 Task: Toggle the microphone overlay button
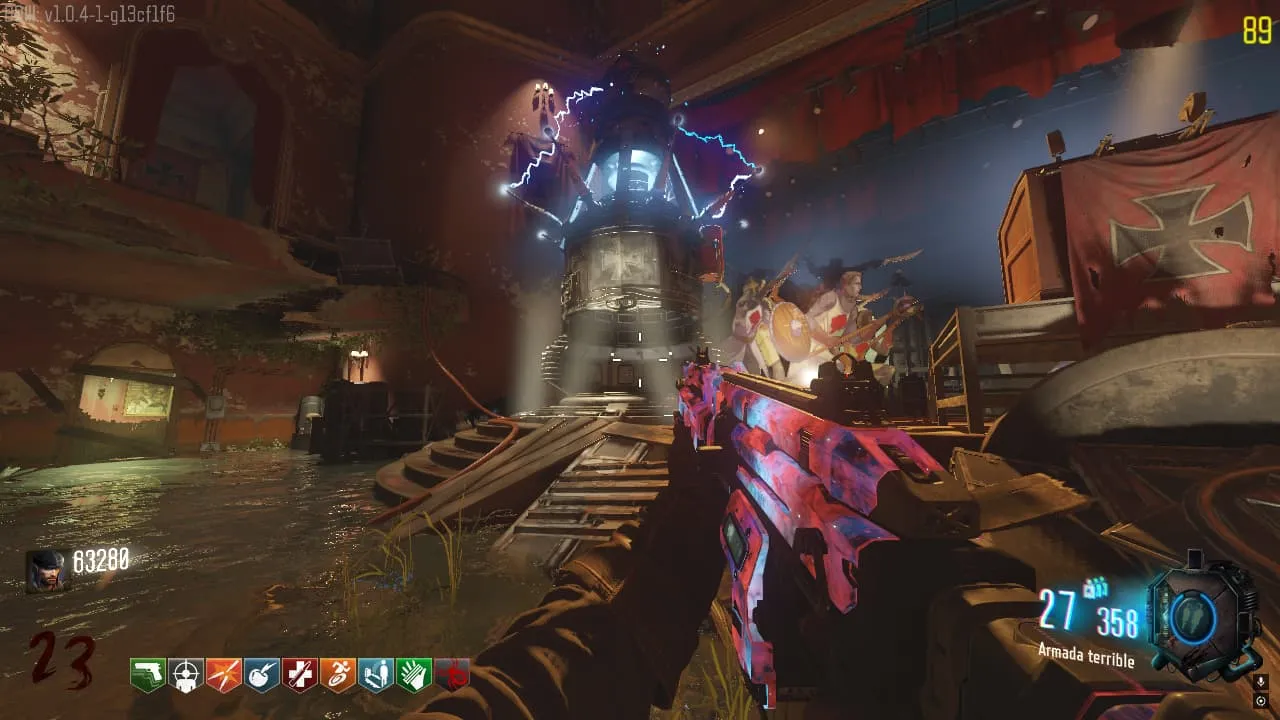1260,681
